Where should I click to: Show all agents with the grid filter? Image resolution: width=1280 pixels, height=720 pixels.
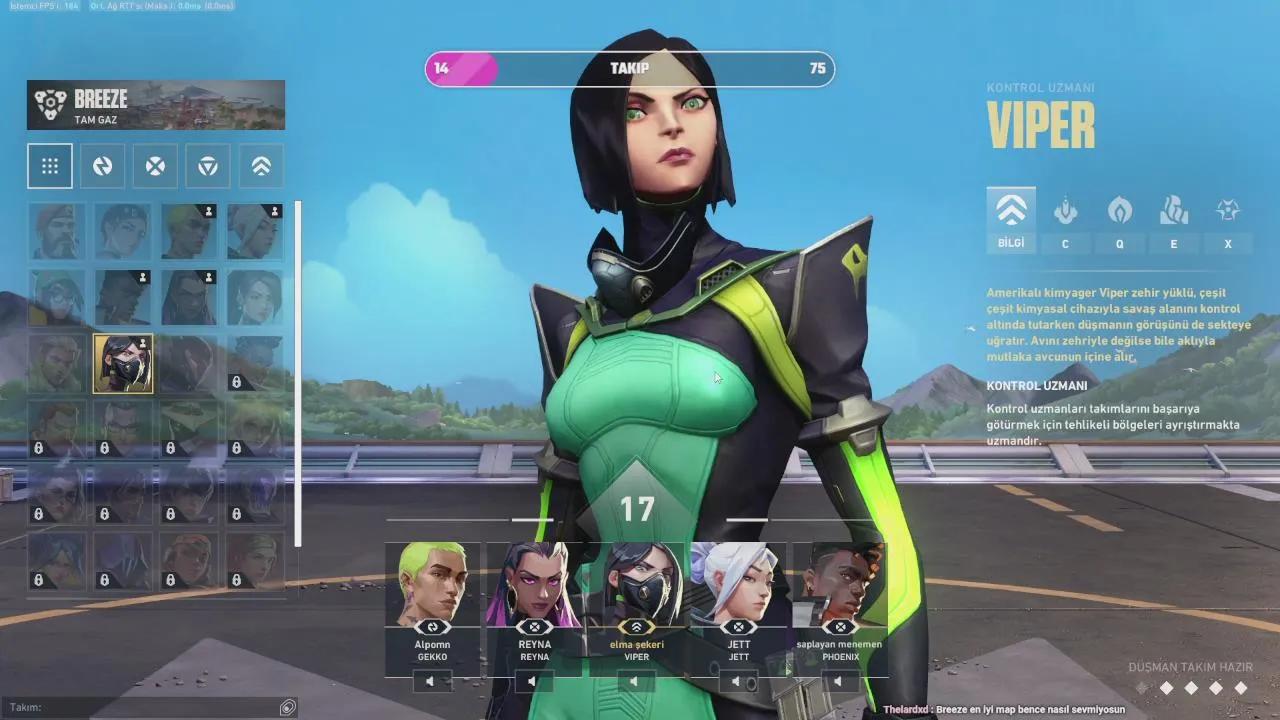(x=50, y=165)
